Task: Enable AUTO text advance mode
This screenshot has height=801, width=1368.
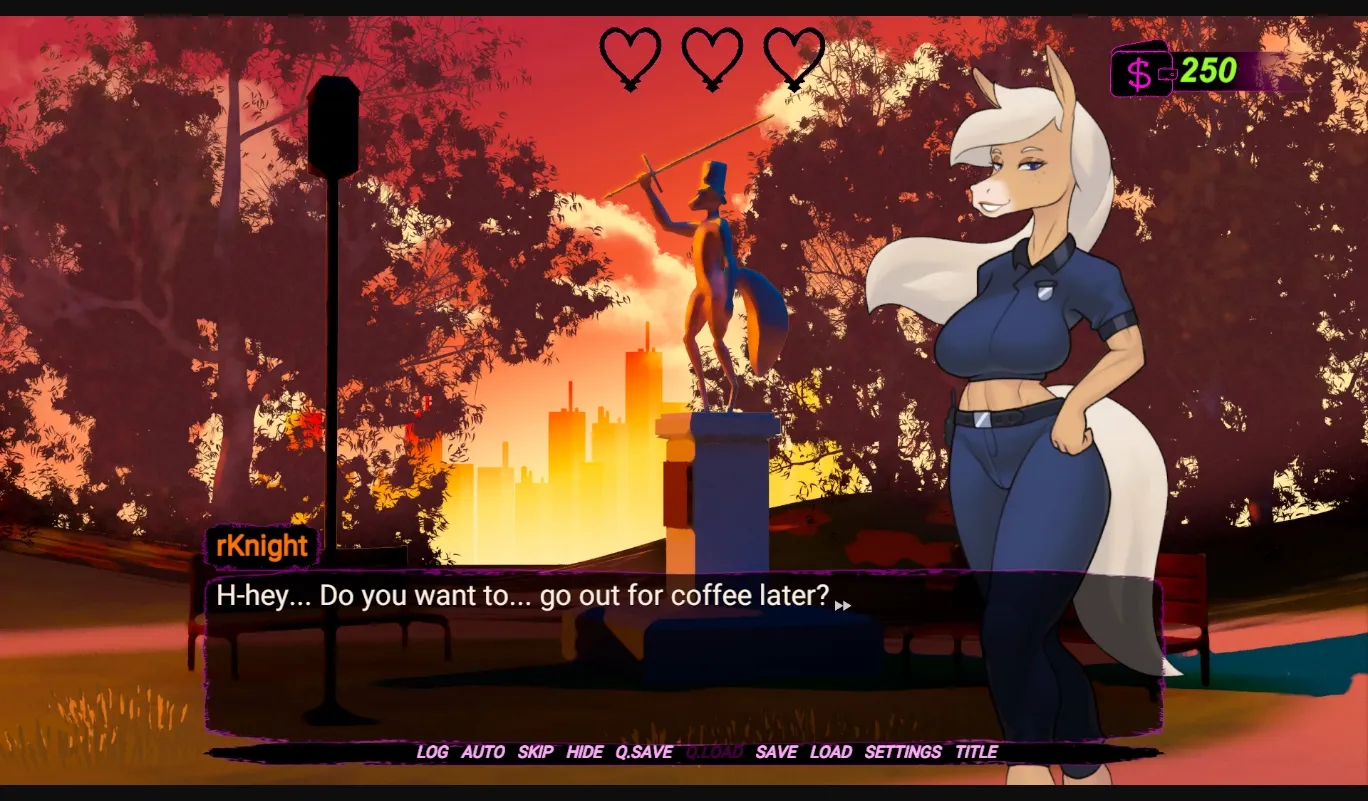Action: 483,752
